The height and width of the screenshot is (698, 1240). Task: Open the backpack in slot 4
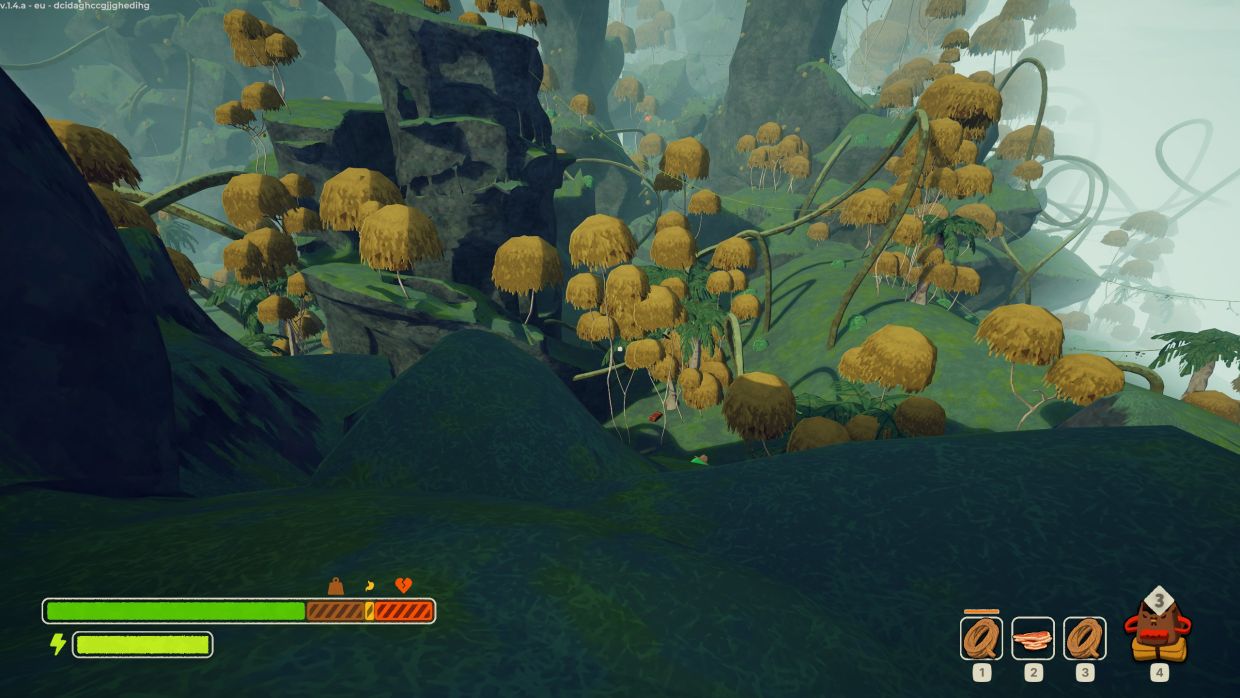pyautogui.click(x=1159, y=630)
